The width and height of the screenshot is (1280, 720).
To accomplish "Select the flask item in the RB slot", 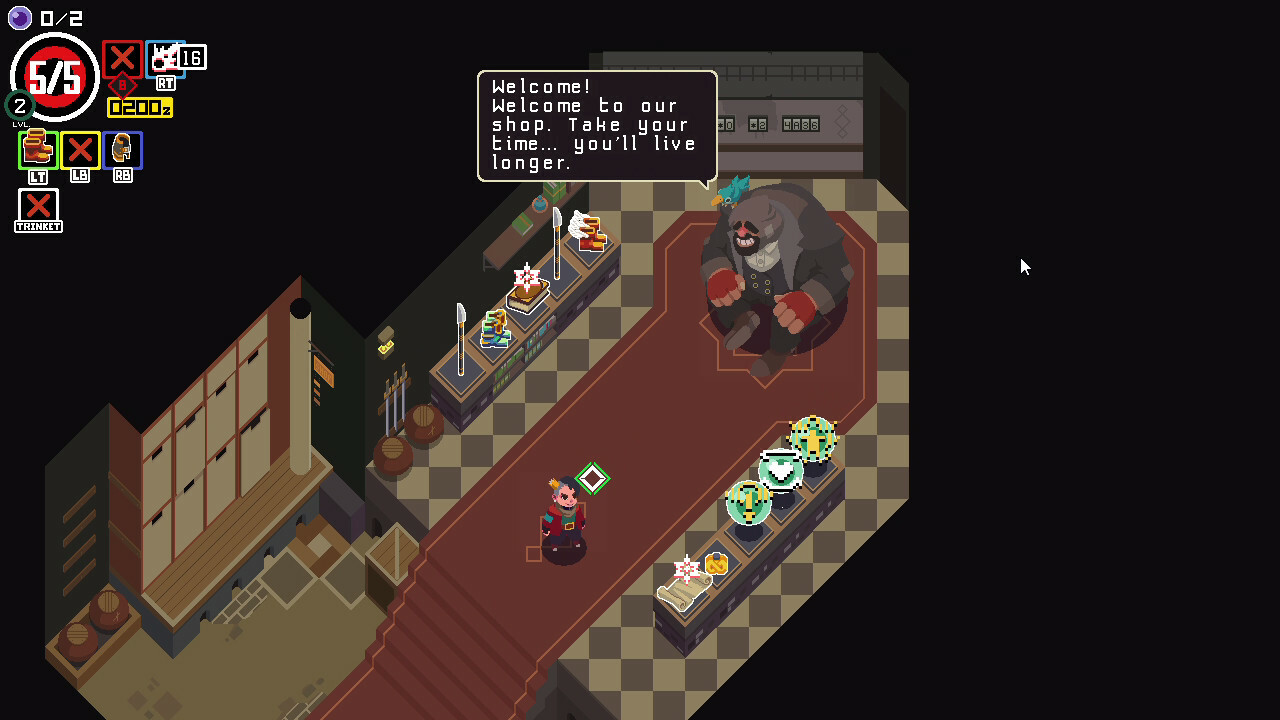I will (x=122, y=150).
